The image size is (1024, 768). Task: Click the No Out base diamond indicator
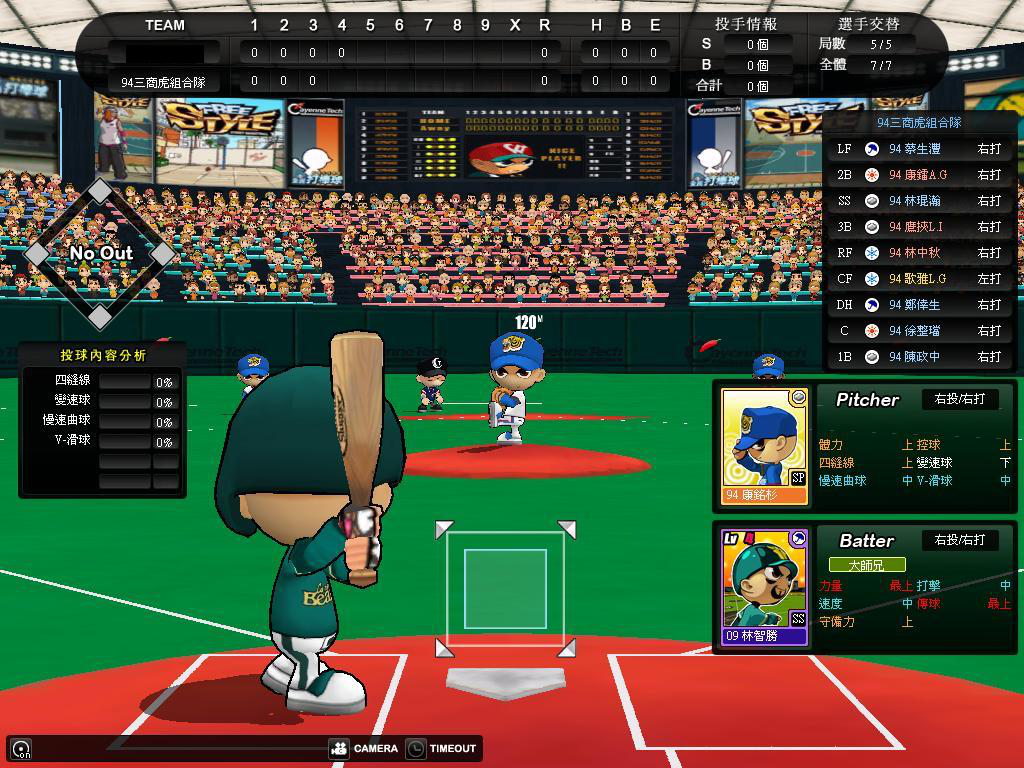point(100,253)
